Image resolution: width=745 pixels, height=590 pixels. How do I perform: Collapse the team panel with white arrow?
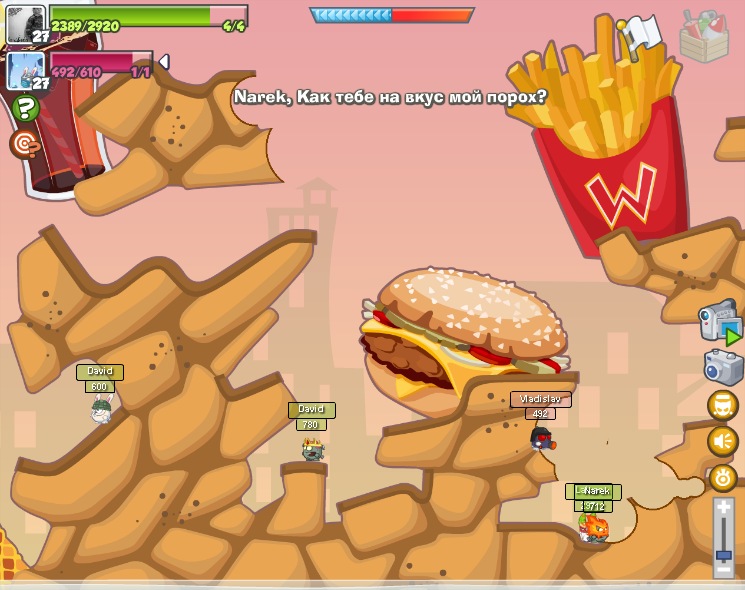pos(164,62)
